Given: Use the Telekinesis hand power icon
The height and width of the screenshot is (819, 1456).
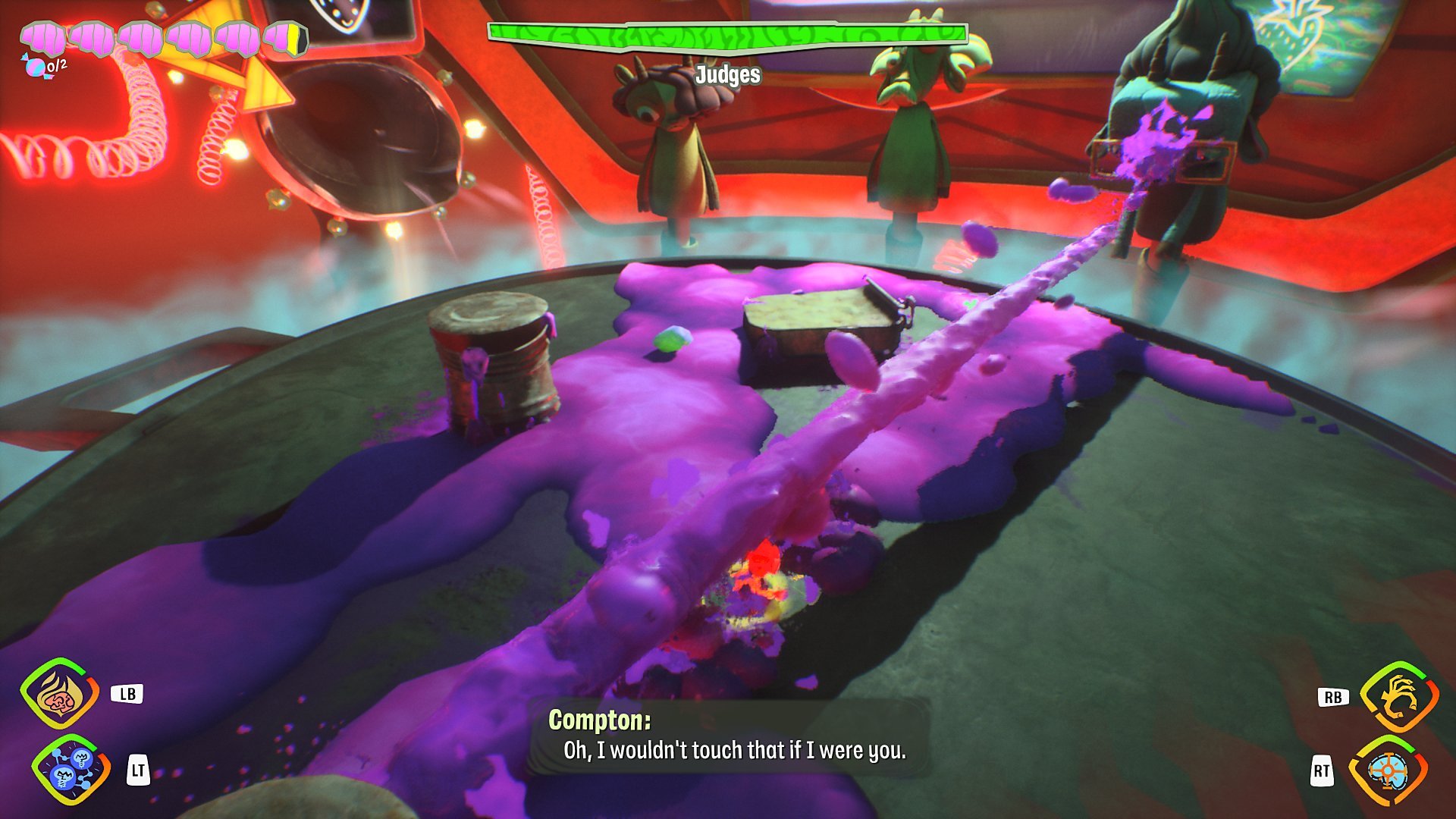Looking at the screenshot, I should [1398, 696].
